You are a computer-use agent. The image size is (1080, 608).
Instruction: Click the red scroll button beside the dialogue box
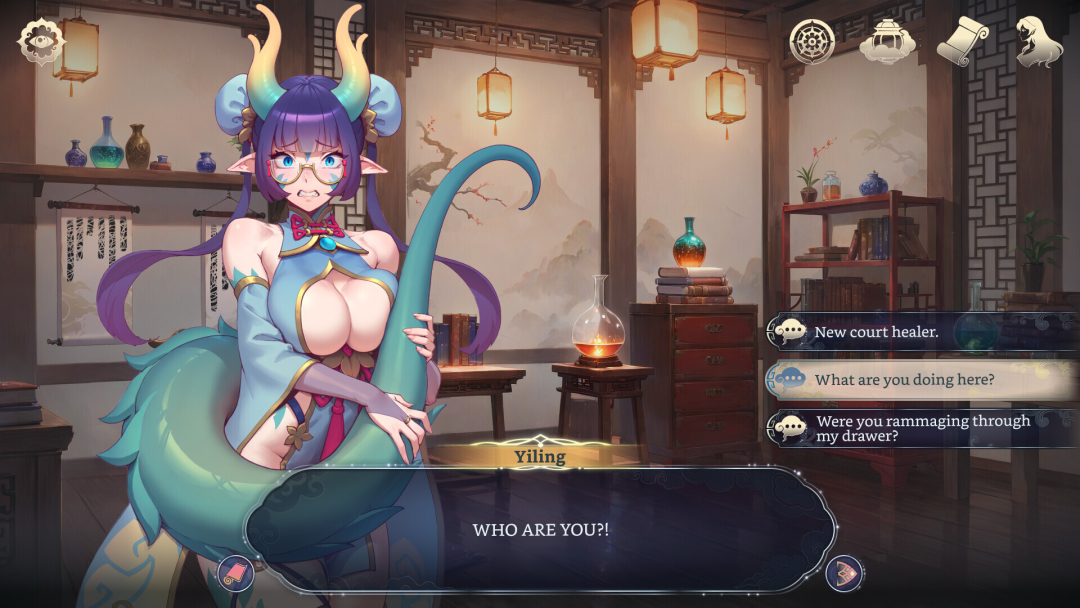click(236, 573)
